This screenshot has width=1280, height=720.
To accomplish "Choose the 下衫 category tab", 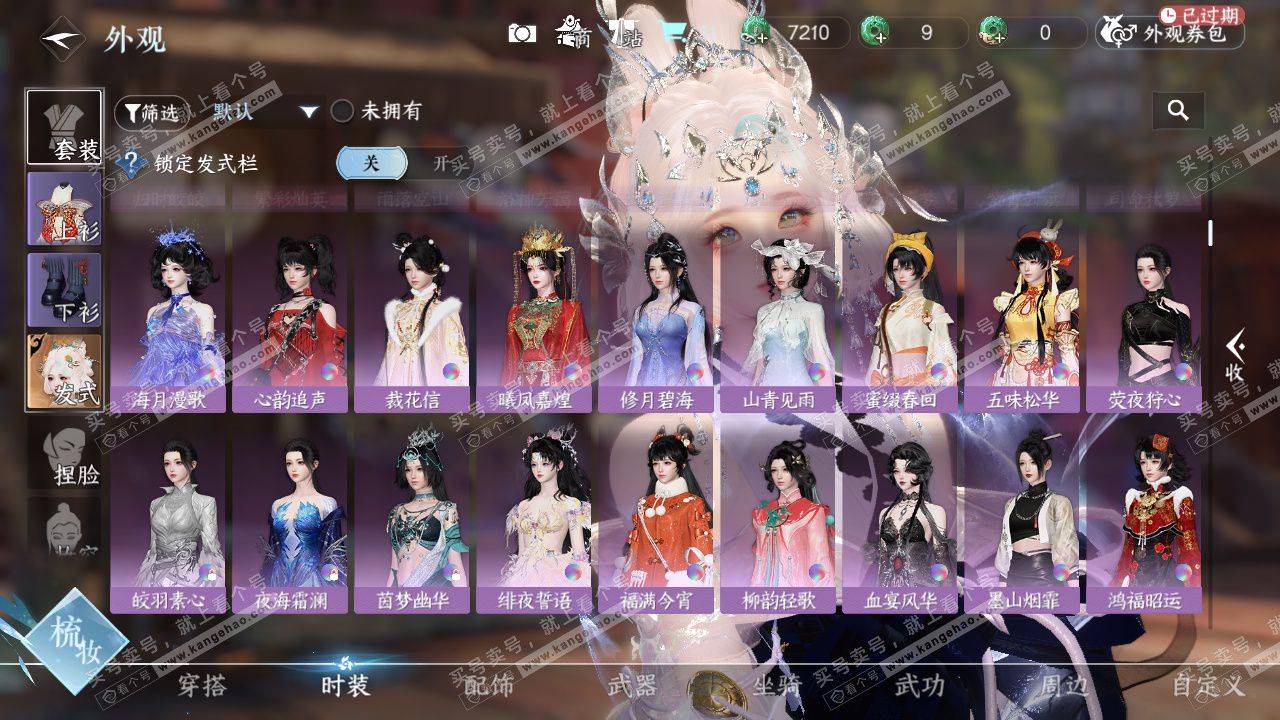I will click(x=64, y=290).
